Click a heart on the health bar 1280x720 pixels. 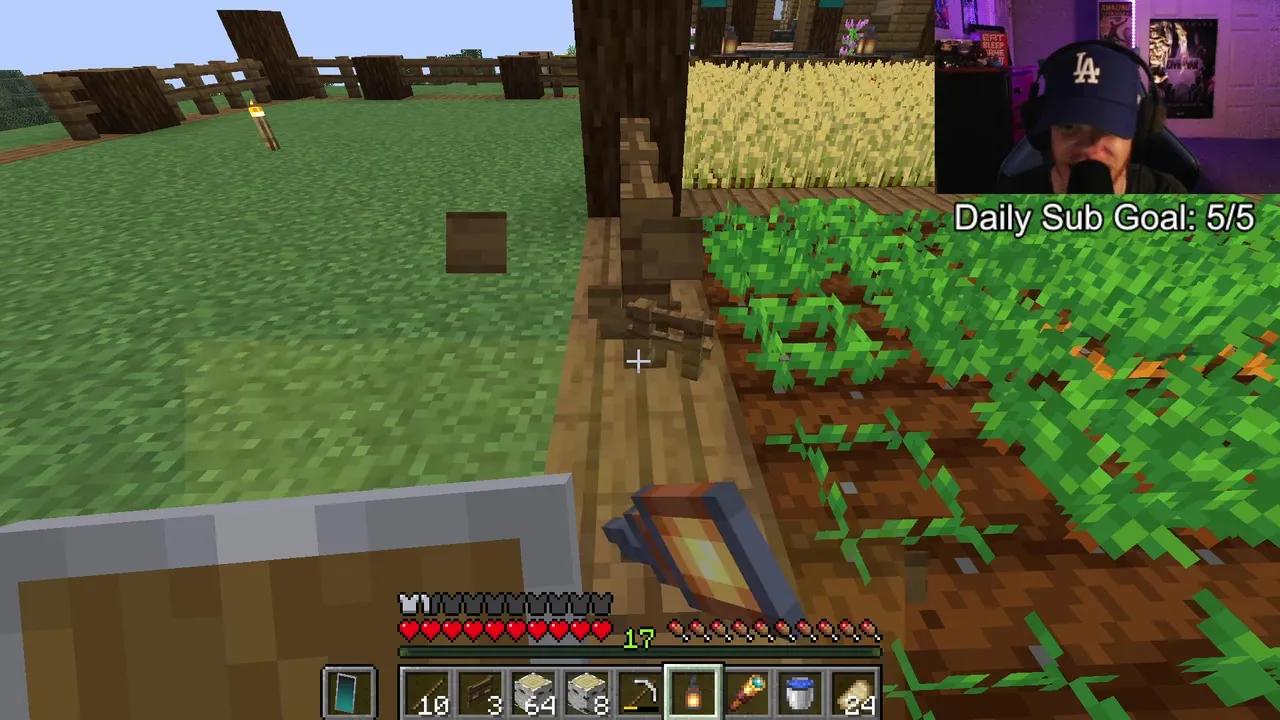tap(450, 630)
